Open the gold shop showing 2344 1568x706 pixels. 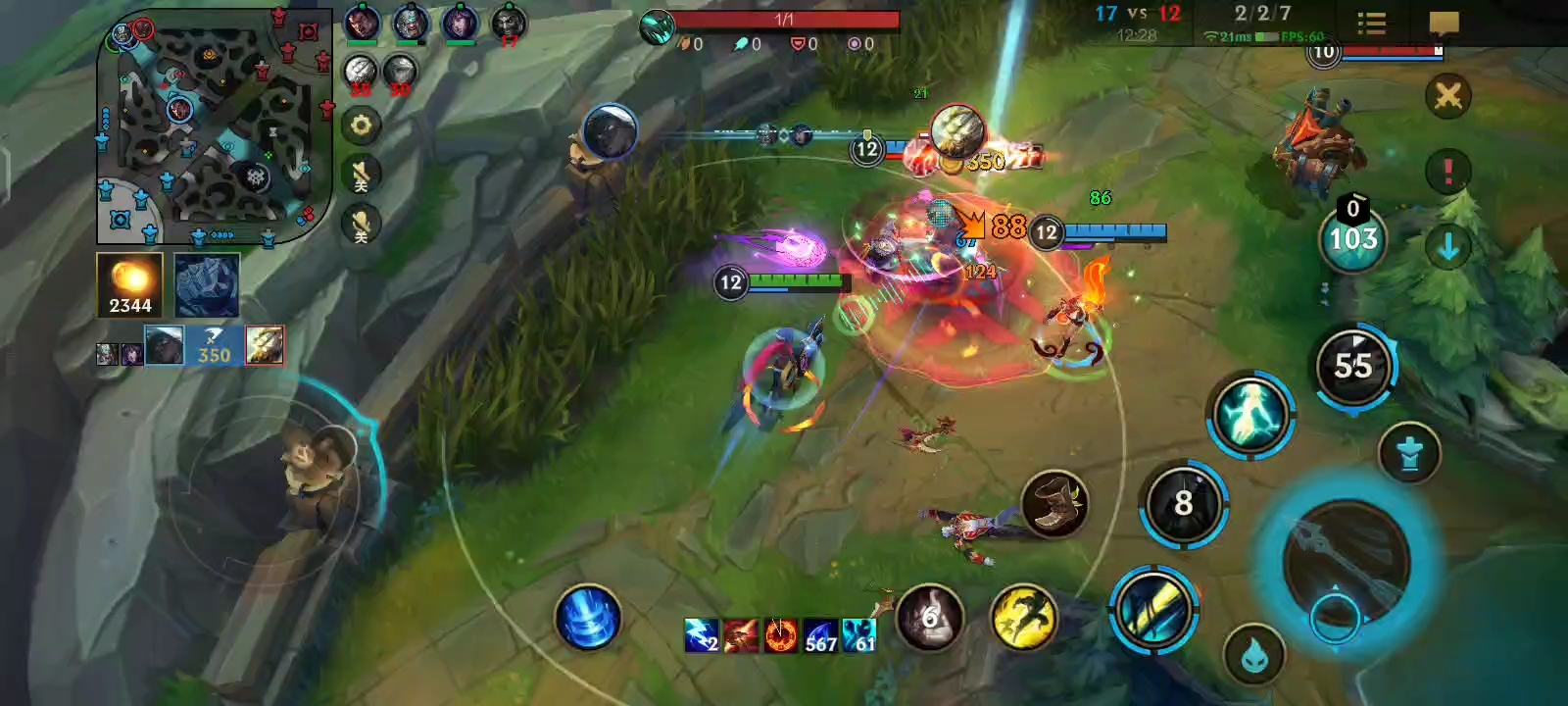click(x=129, y=284)
